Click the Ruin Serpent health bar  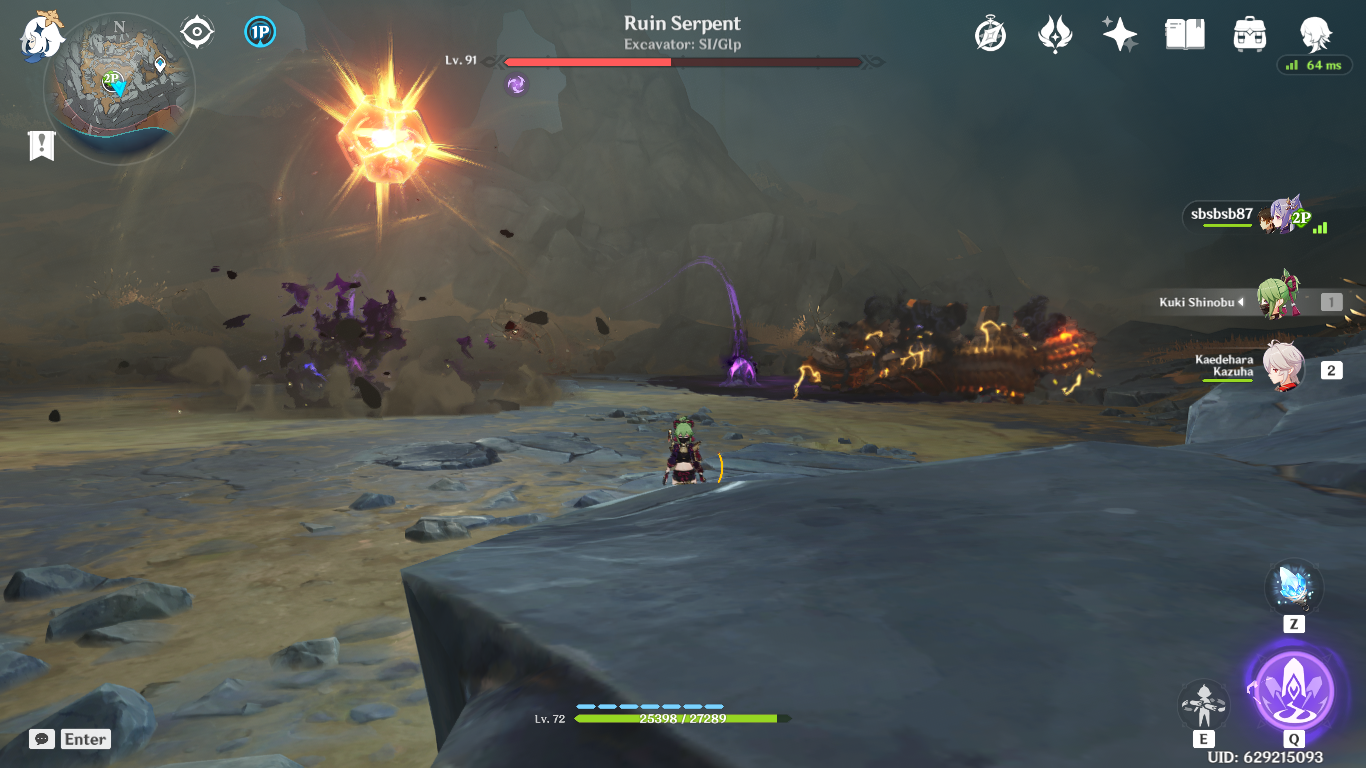click(x=683, y=62)
